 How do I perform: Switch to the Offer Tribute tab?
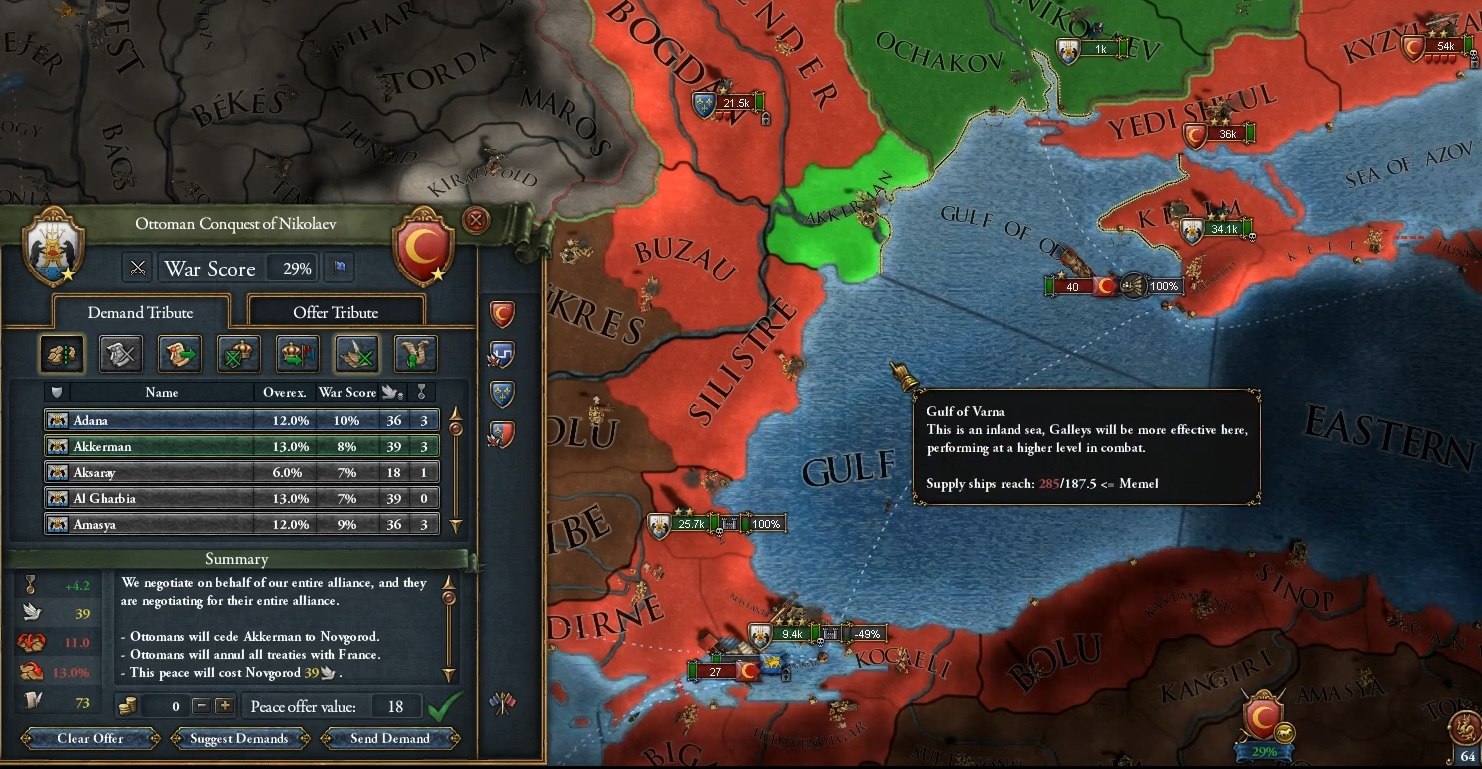(335, 312)
